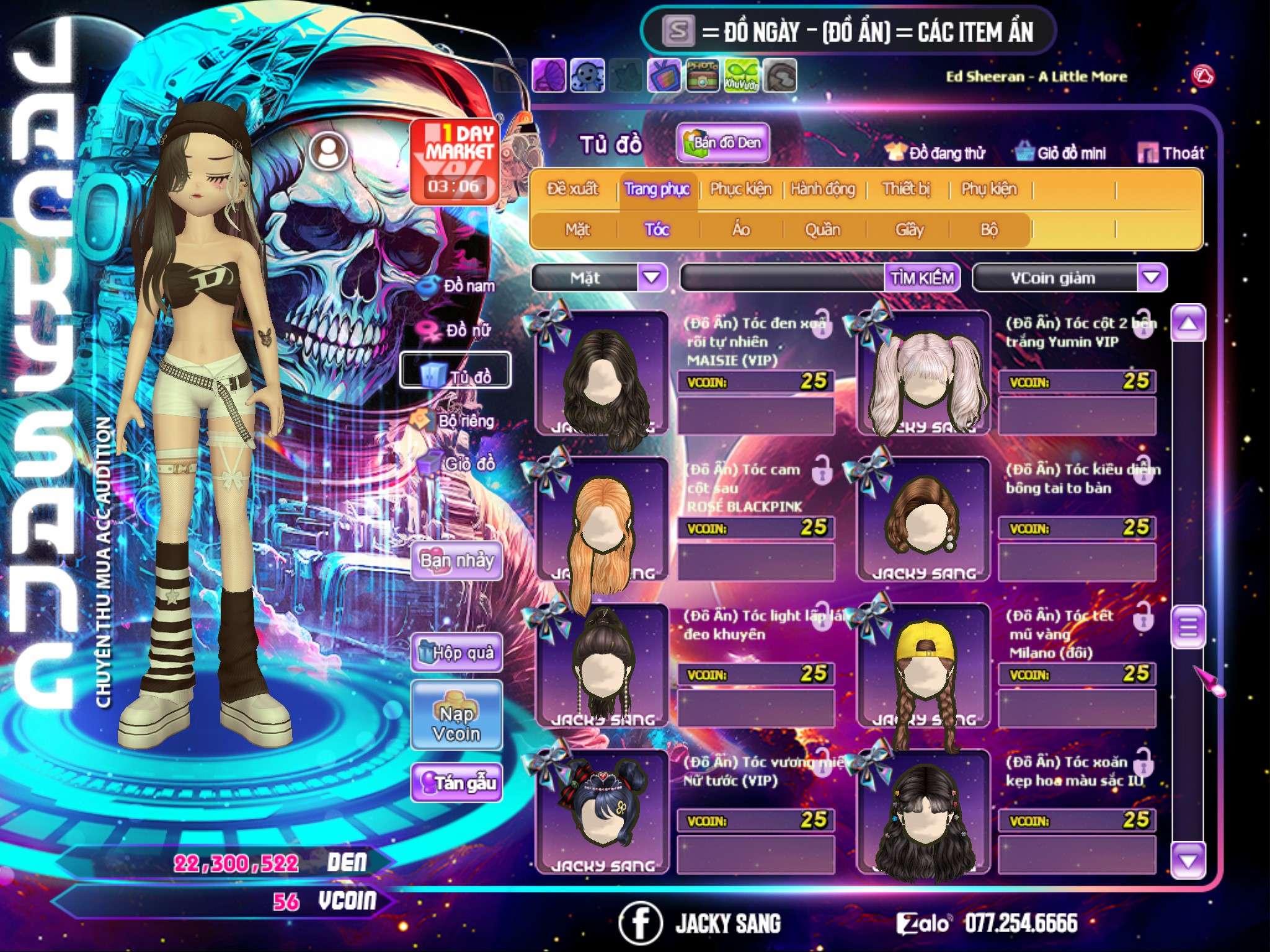
Task: Select the Áo clothing subcategory
Action: tap(741, 230)
